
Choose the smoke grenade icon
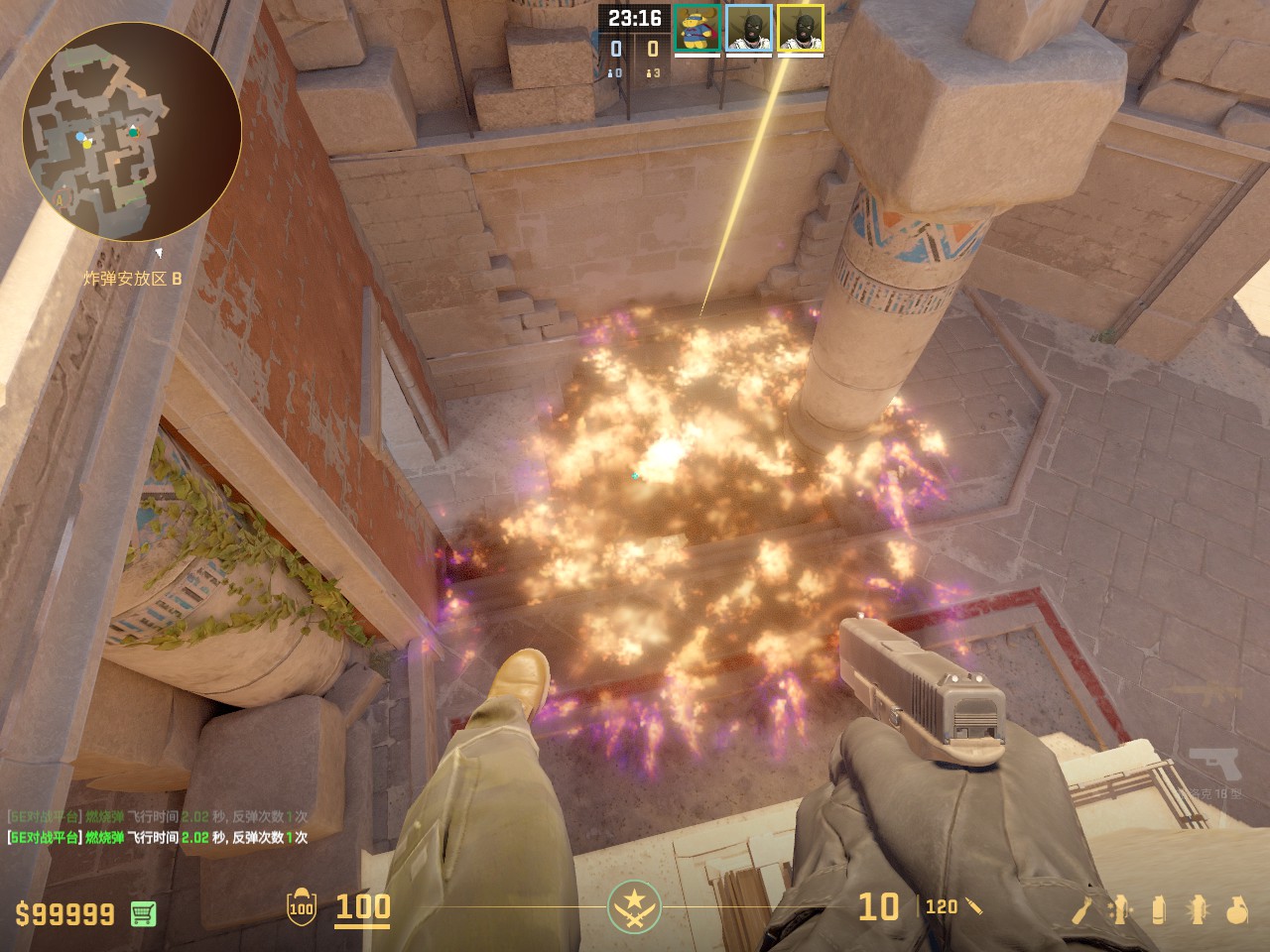(x=1159, y=908)
